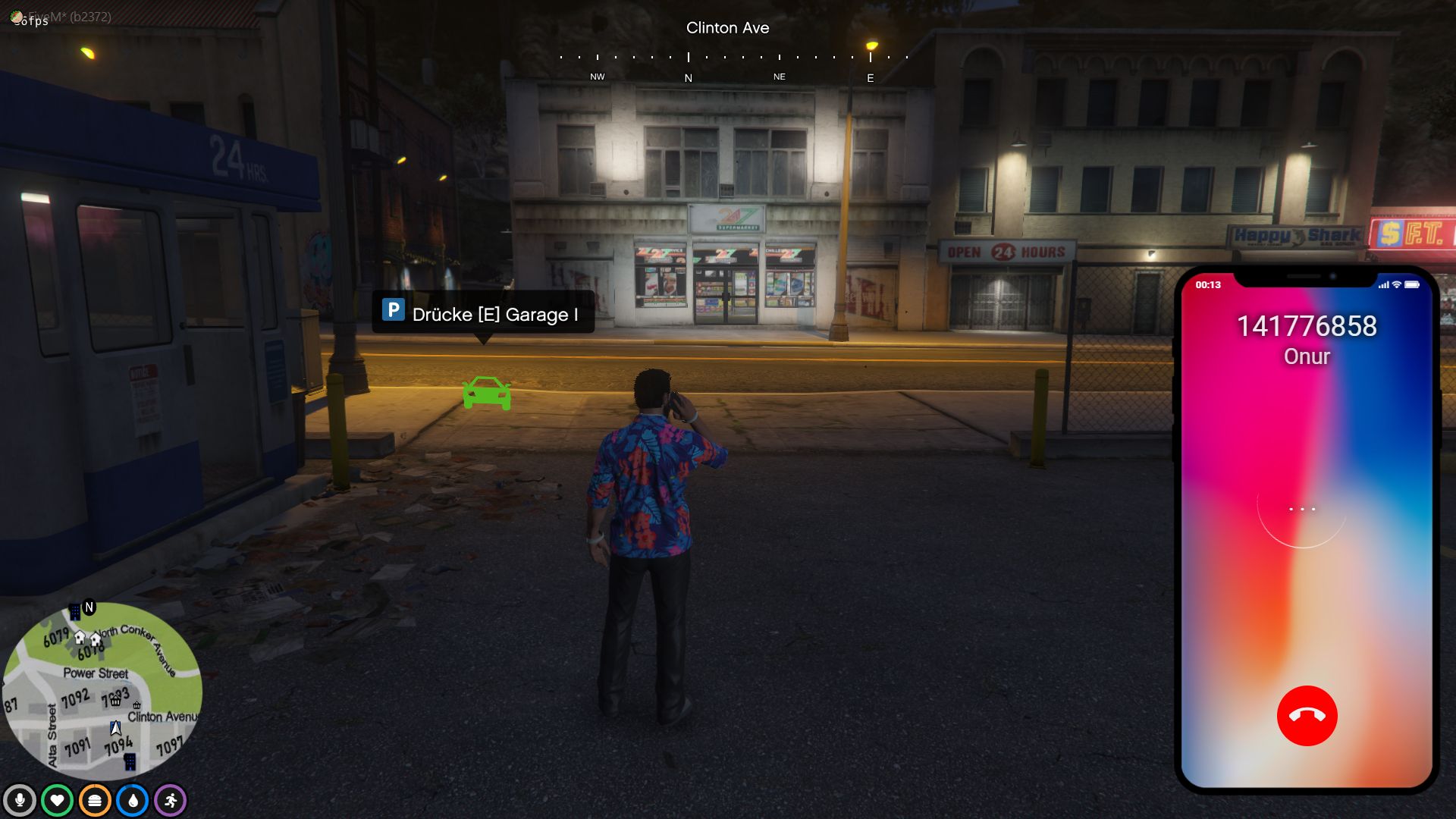This screenshot has height=819, width=1456.
Task: Select the purple running stamina icon
Action: 171,801
